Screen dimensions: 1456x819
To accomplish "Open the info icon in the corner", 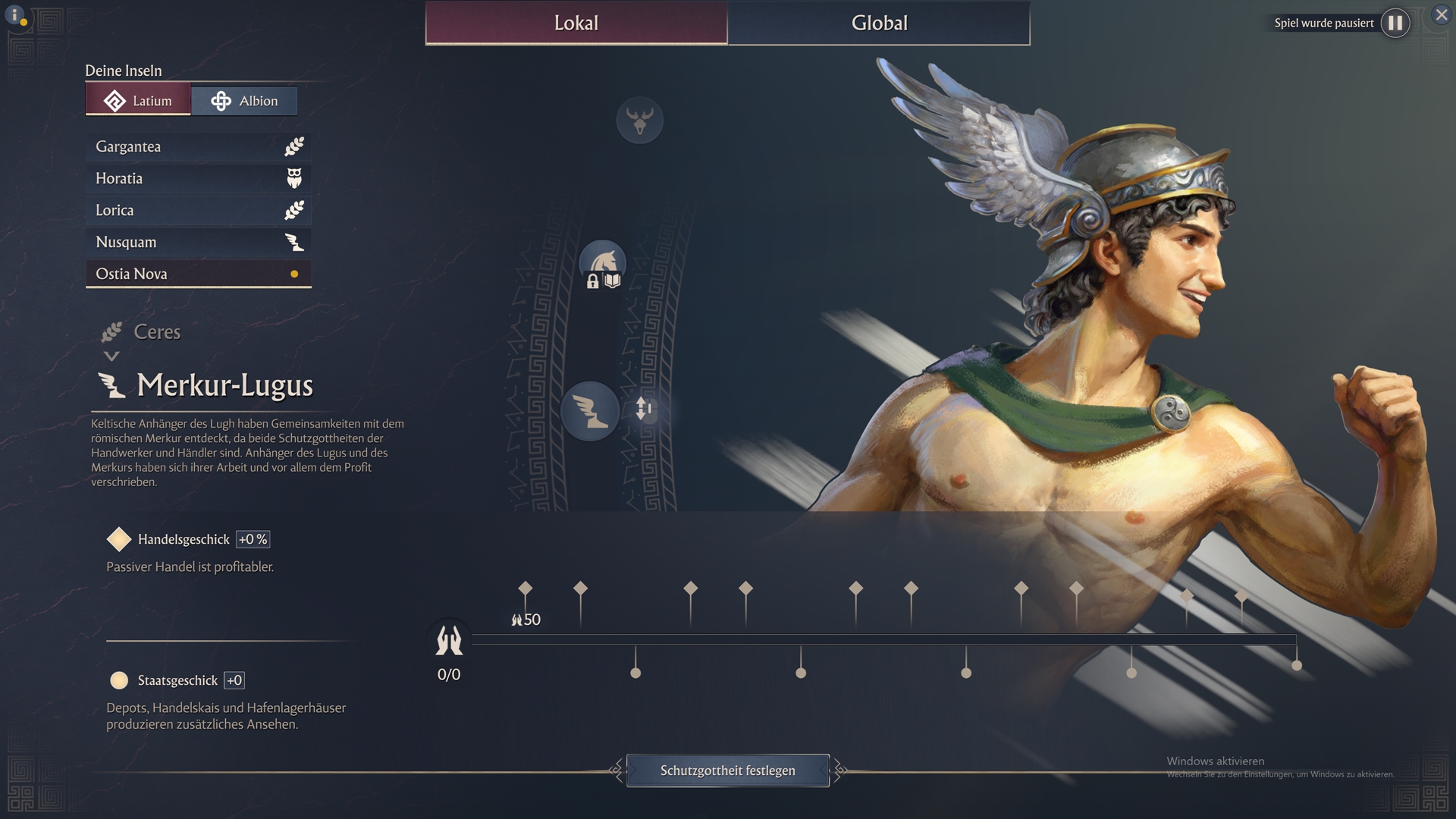I will [15, 15].
